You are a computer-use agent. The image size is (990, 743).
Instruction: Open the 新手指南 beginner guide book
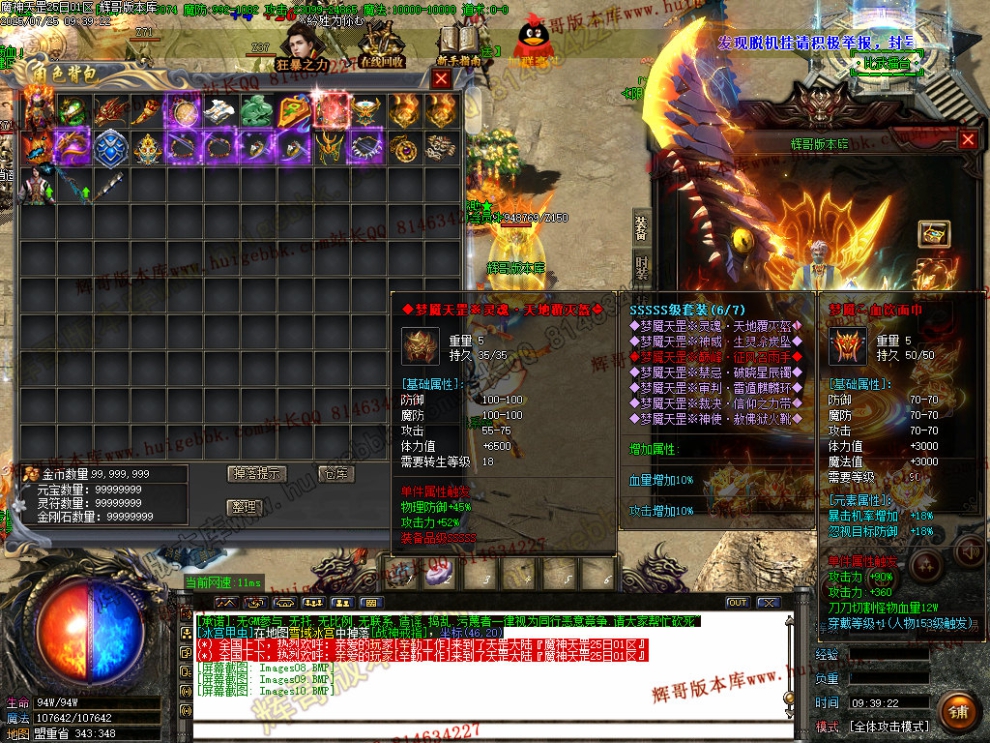[x=458, y=47]
